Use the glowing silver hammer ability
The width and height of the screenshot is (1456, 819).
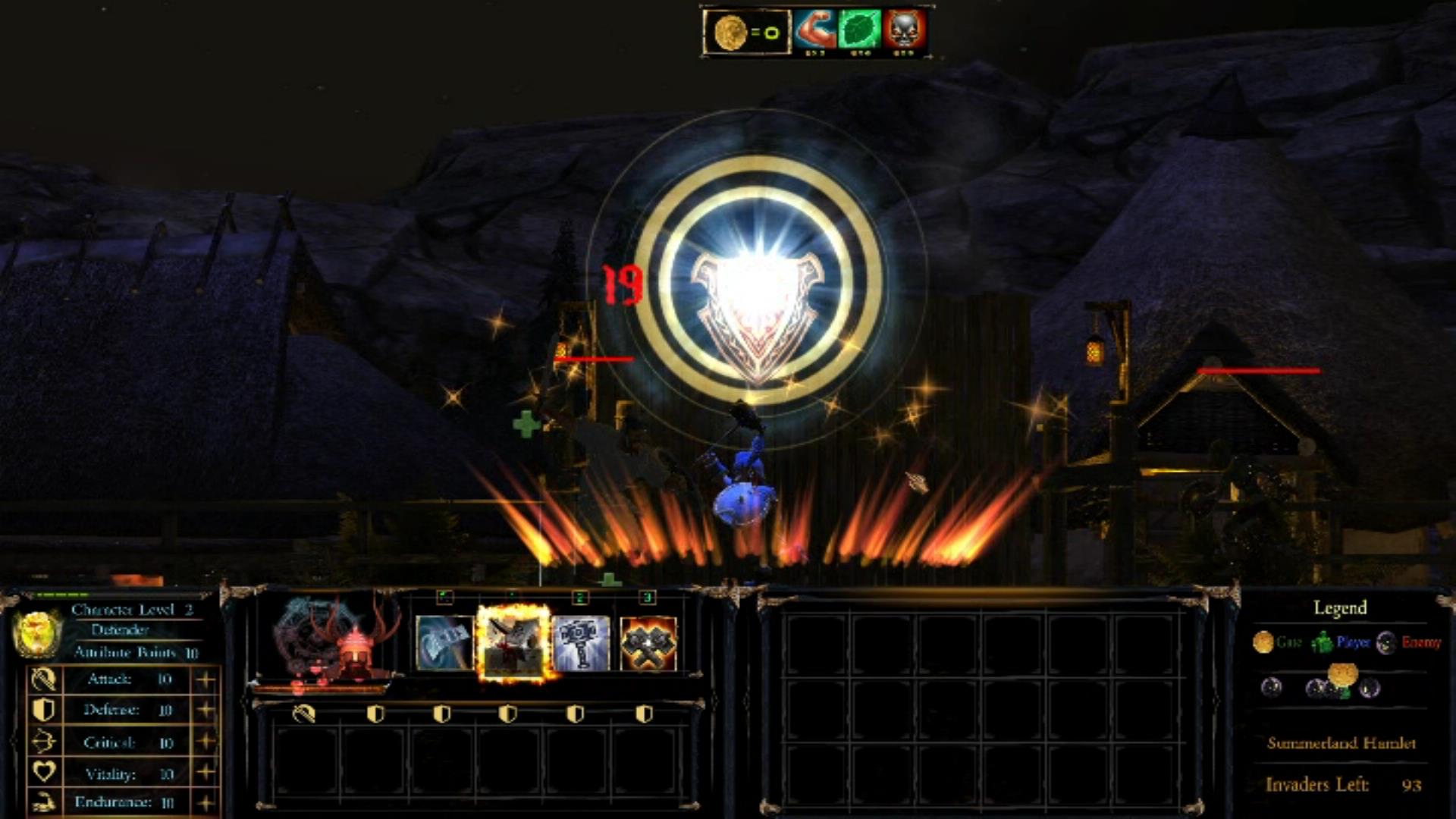click(x=581, y=643)
